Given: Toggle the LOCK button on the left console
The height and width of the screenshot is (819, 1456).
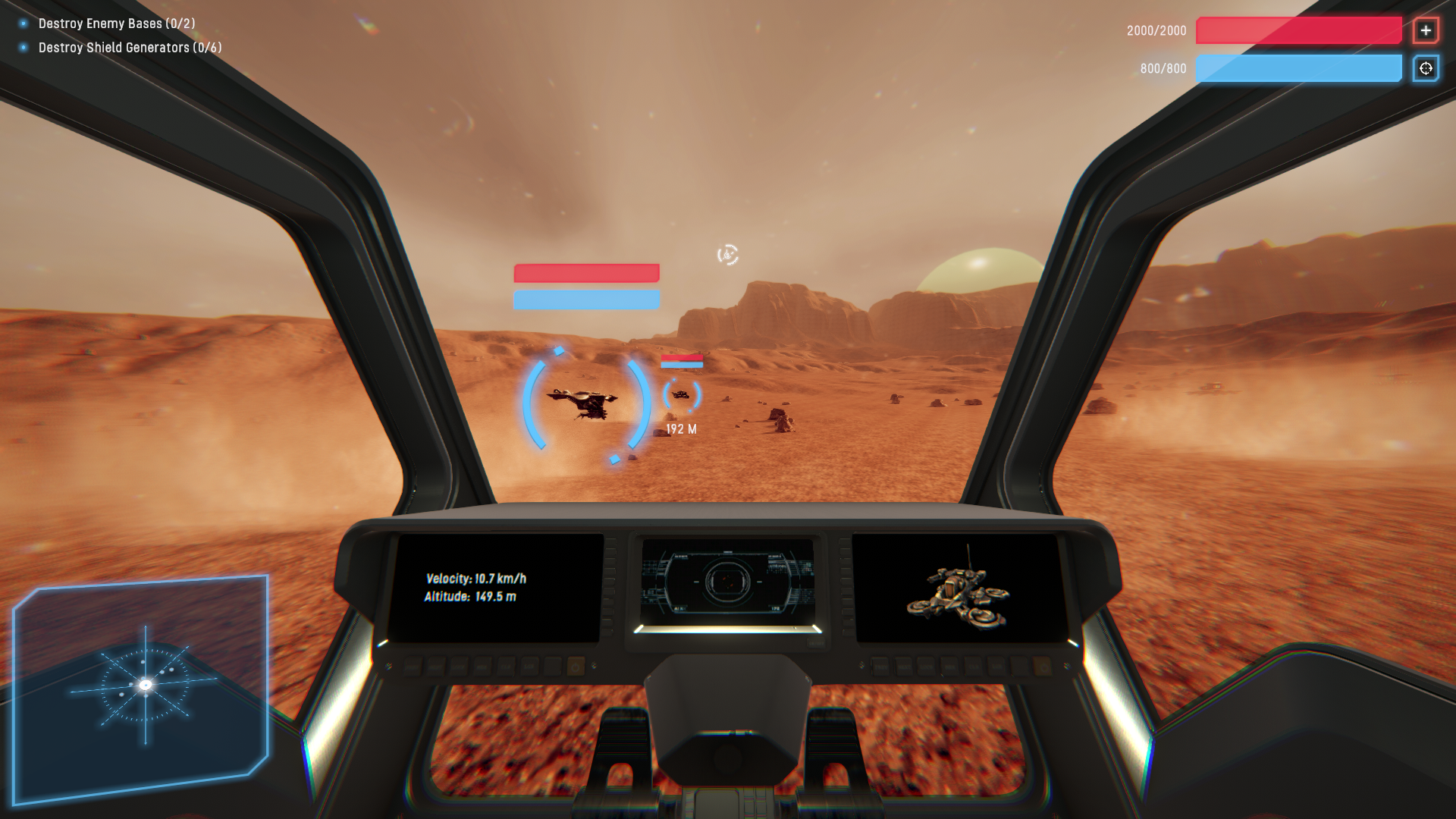Looking at the screenshot, I should (x=459, y=666).
